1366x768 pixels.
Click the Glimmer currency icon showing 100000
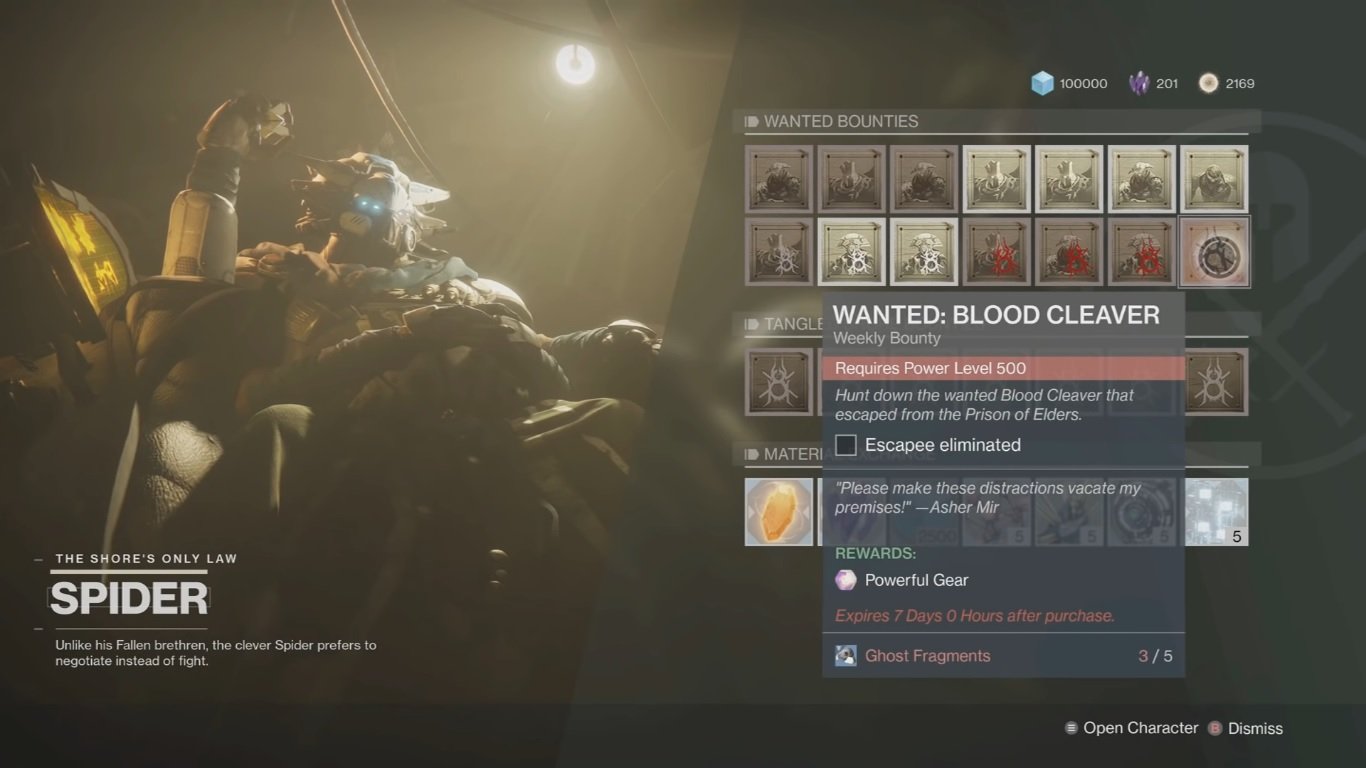pos(1043,83)
